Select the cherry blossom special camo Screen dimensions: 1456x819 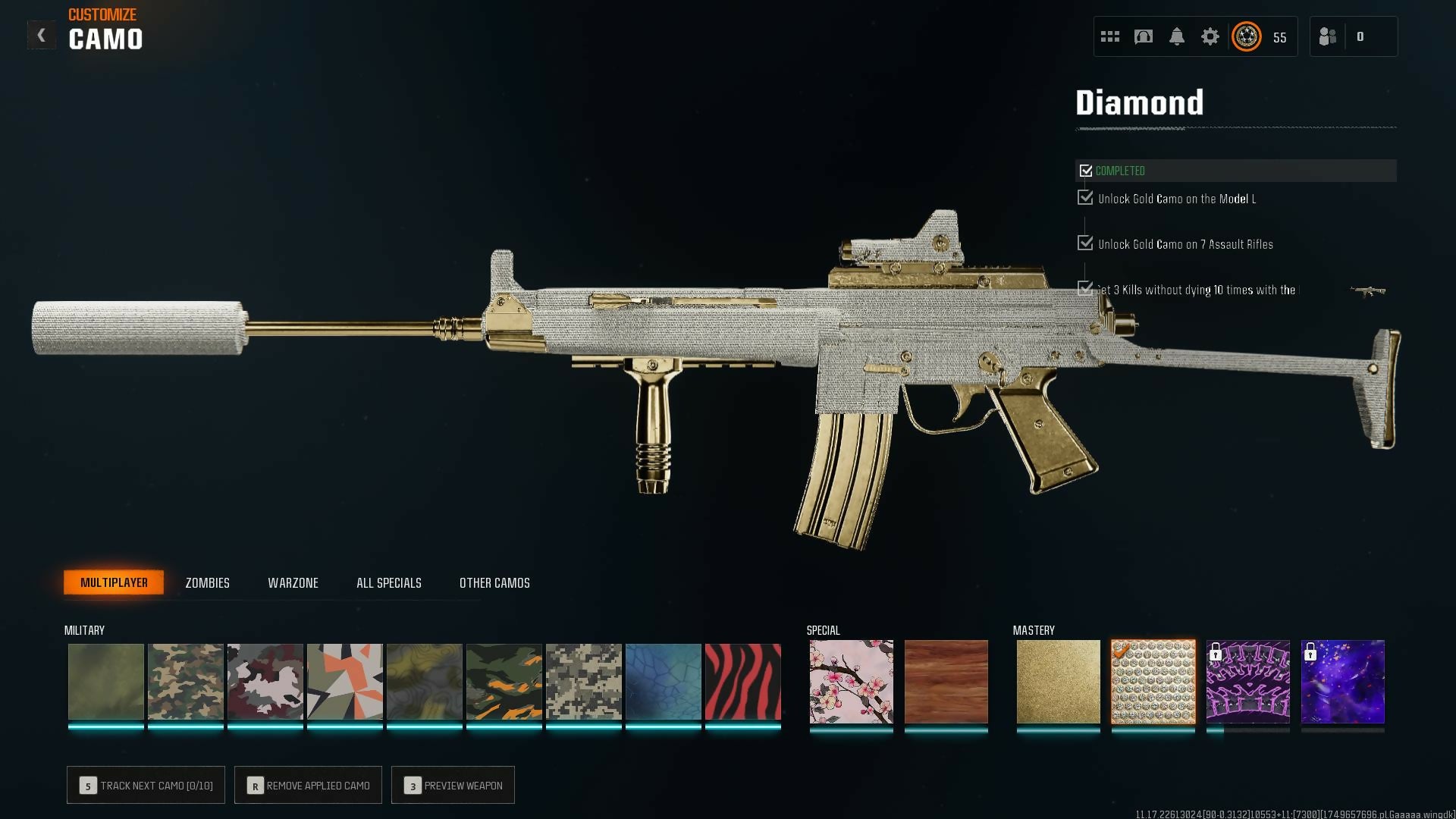(851, 682)
